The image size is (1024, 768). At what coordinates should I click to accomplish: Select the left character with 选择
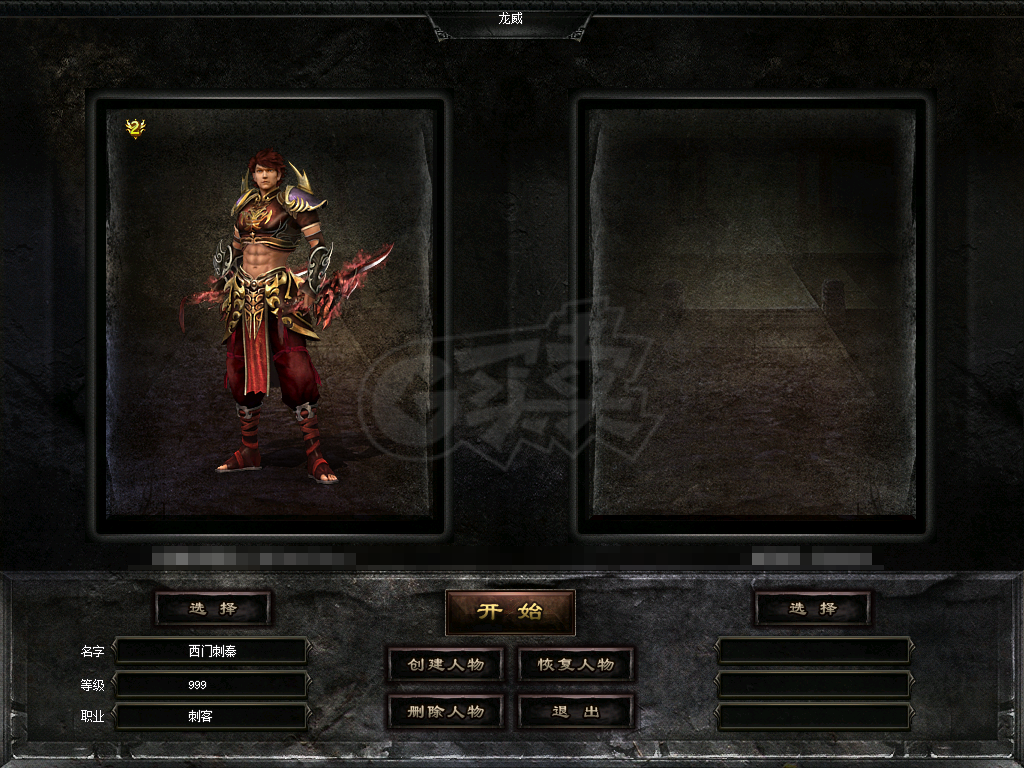[x=213, y=608]
